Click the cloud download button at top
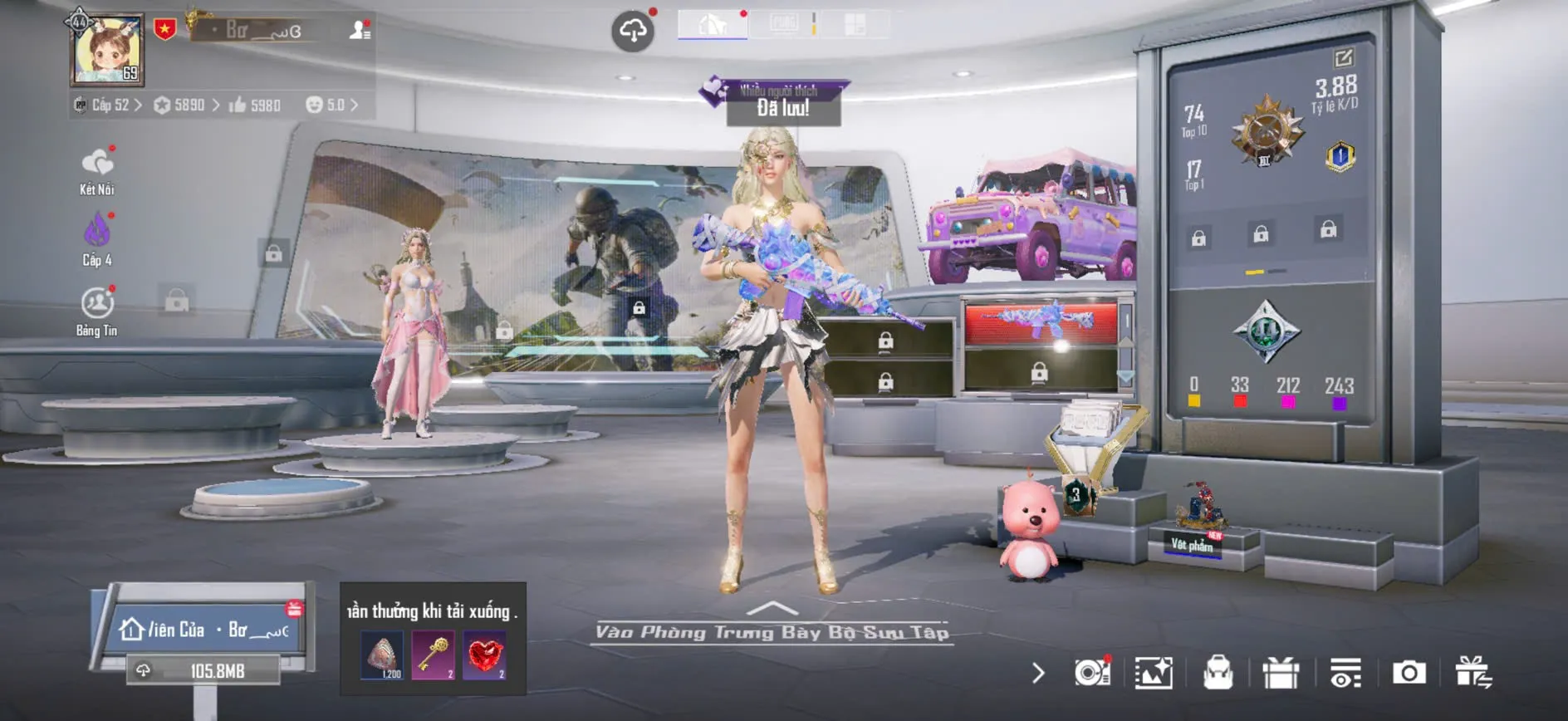Viewport: 1568px width, 721px height. coord(633,32)
